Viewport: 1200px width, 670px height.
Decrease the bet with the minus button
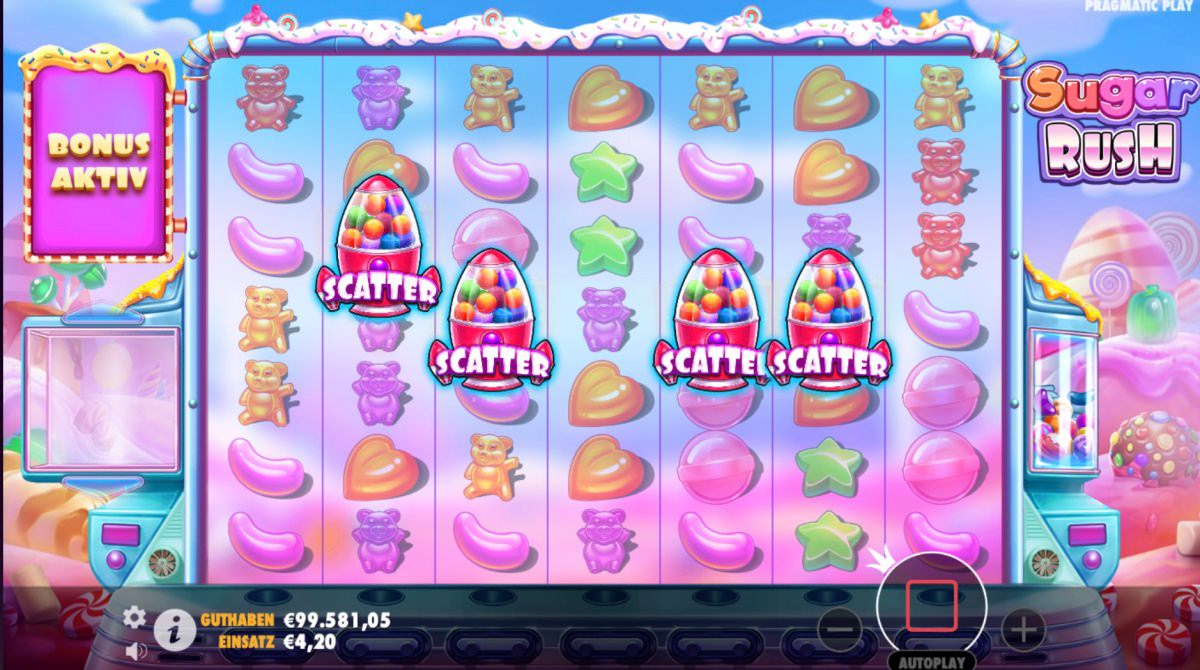click(x=840, y=630)
